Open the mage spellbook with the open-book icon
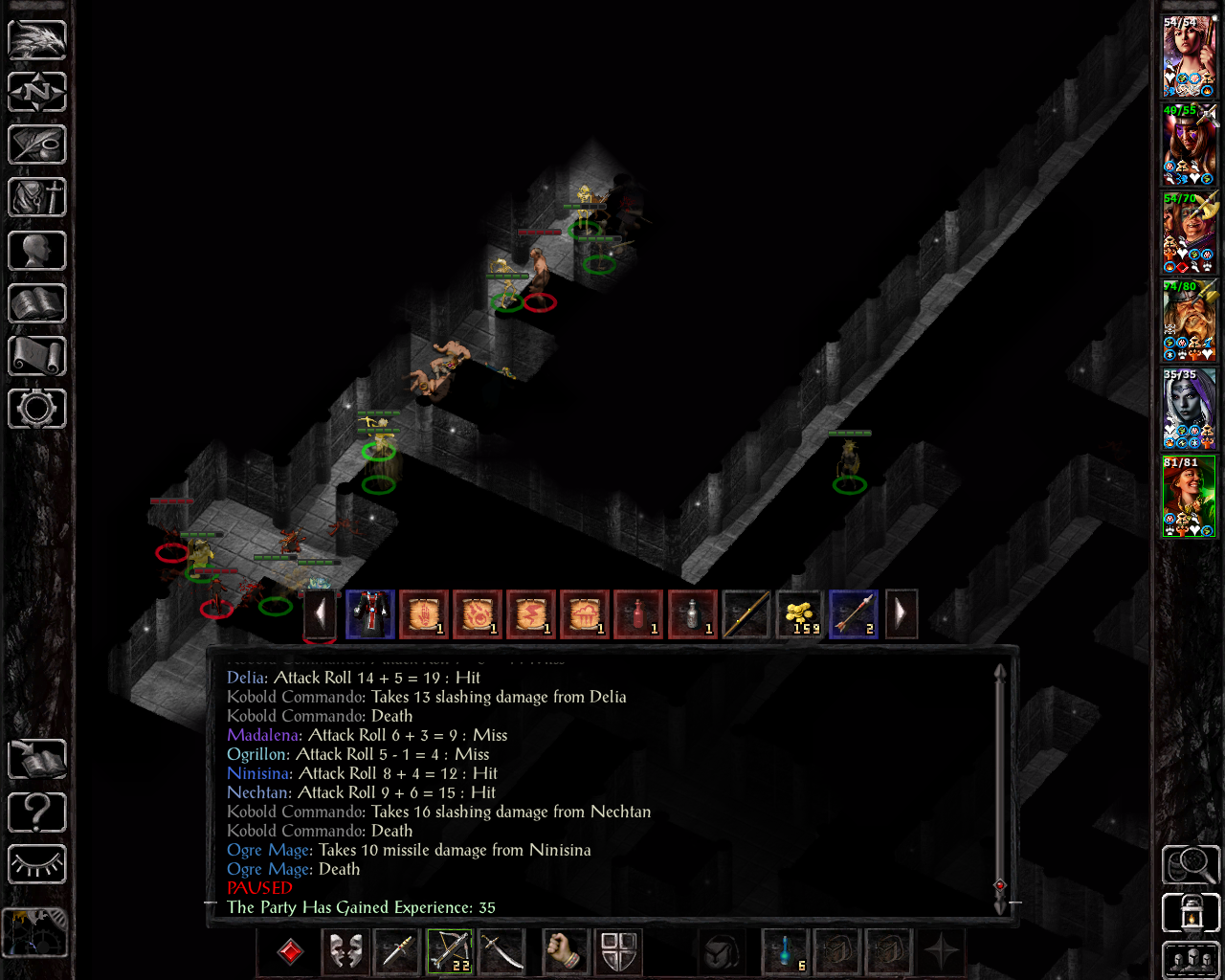The width and height of the screenshot is (1225, 980). (37, 303)
